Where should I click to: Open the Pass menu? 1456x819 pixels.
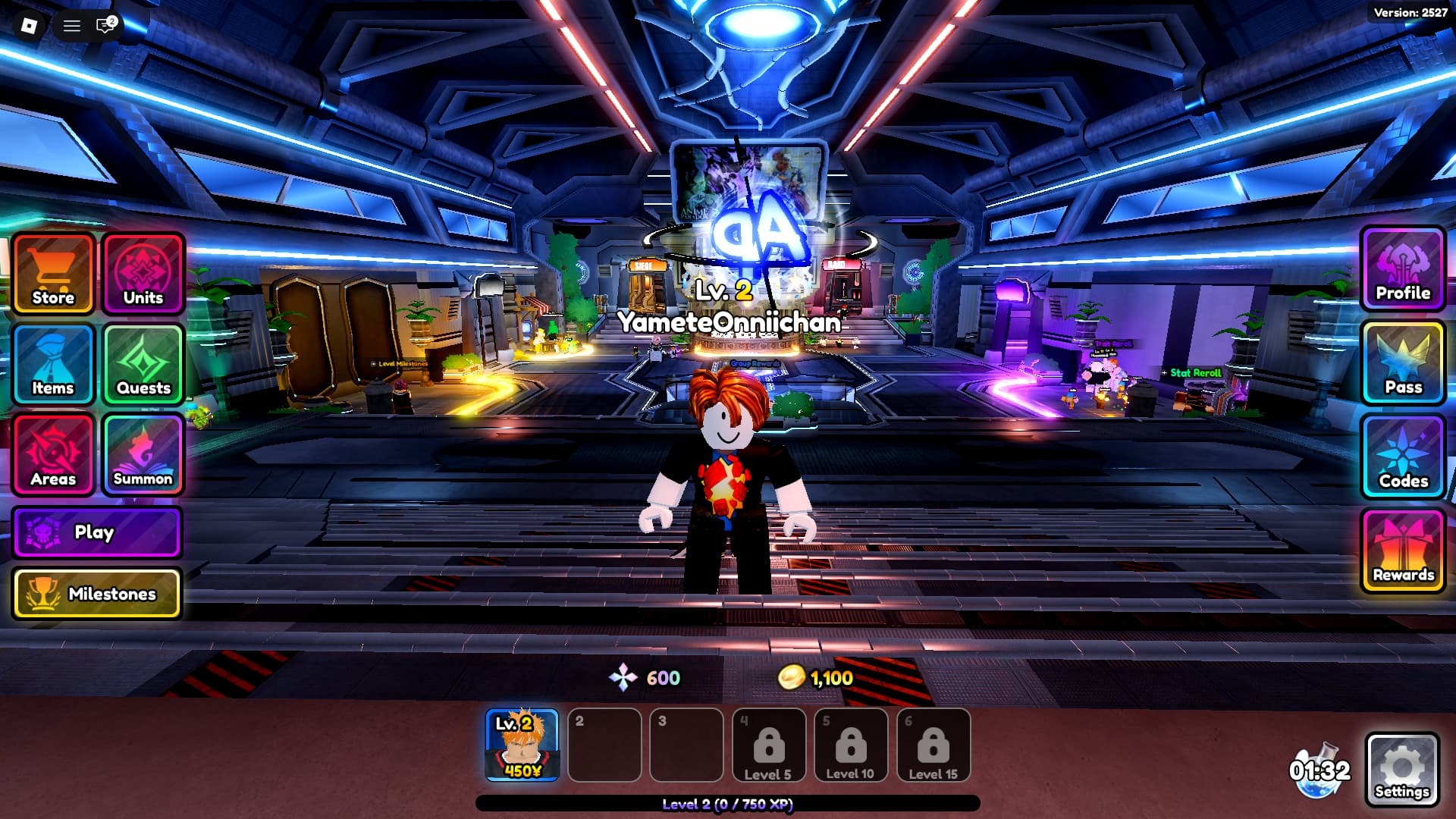[1403, 363]
